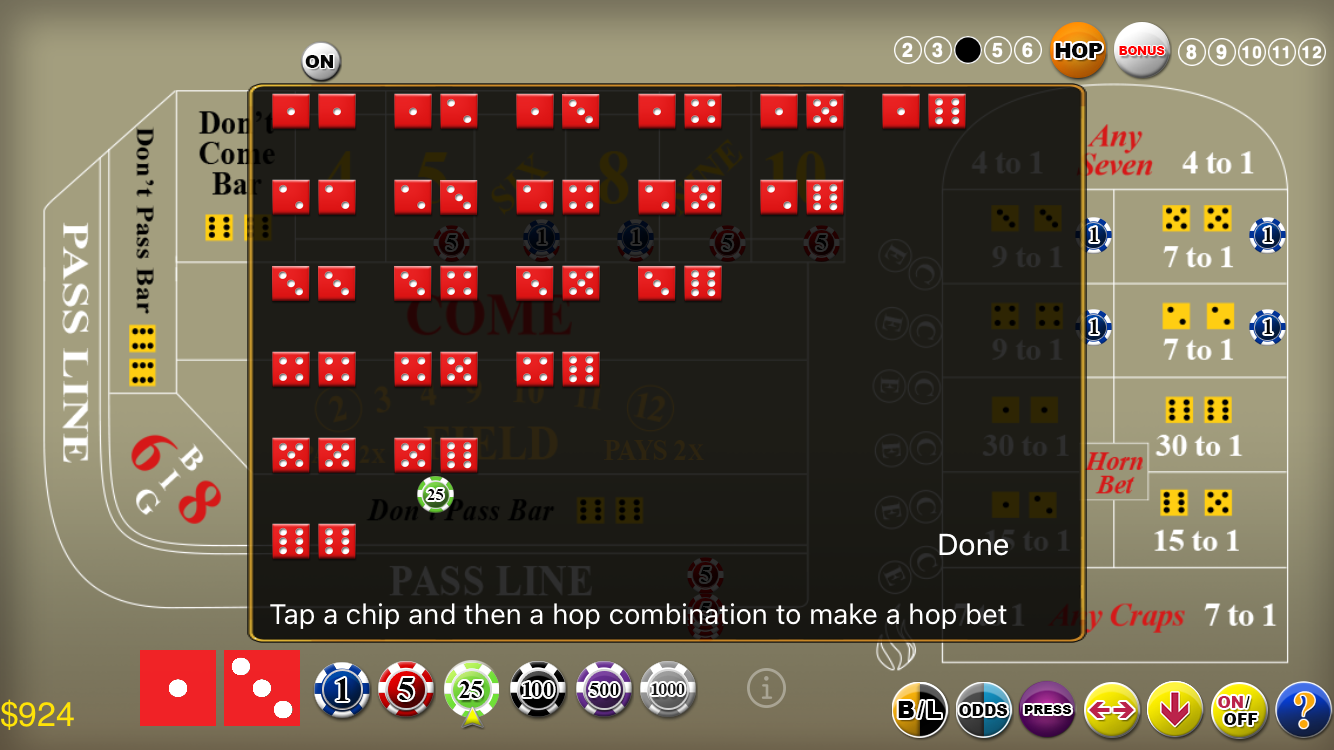
Task: Tap the yellow double-arrow button
Action: pos(1111,709)
